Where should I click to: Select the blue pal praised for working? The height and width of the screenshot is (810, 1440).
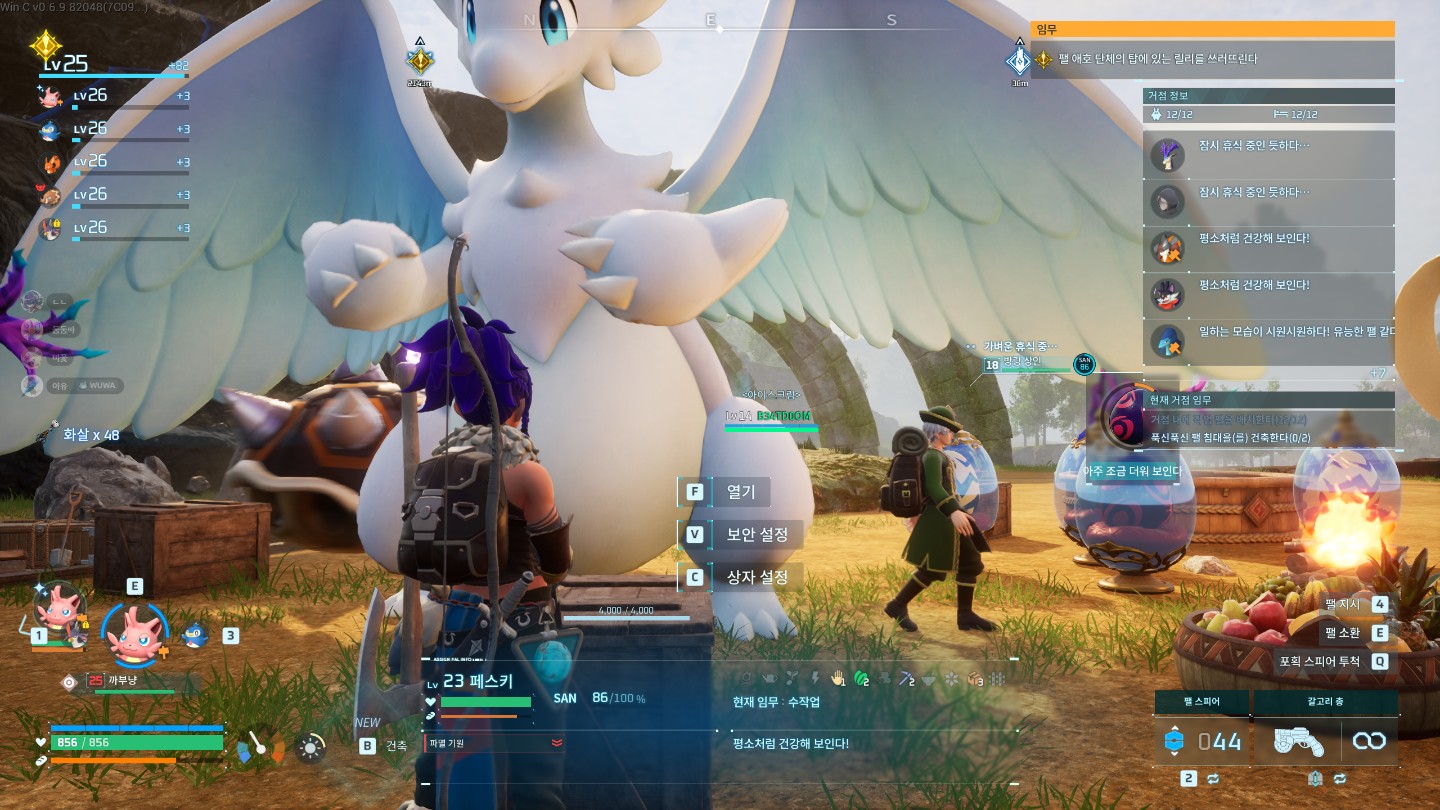(1268, 341)
